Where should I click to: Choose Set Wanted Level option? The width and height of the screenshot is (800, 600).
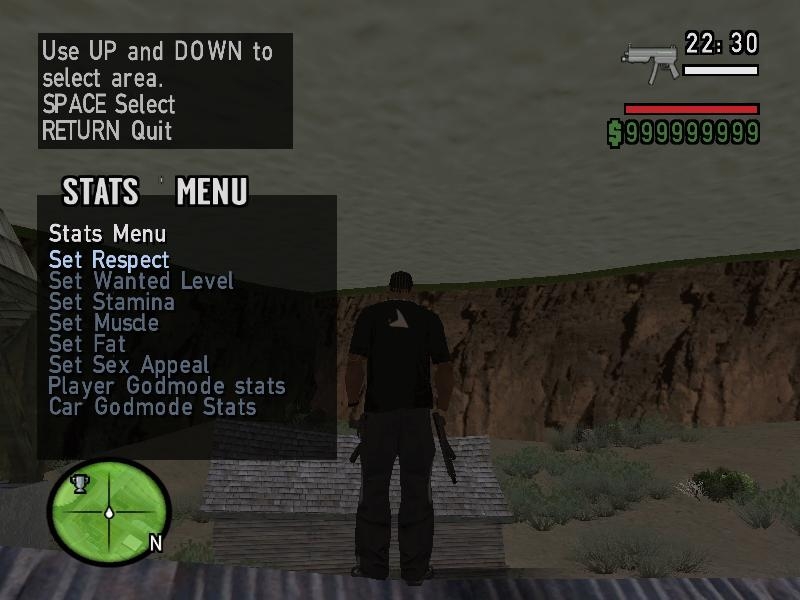[141, 281]
